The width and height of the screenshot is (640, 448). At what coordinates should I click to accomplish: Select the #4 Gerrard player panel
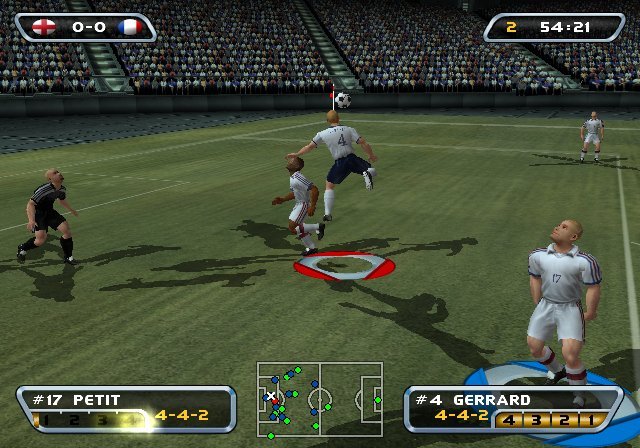[x=509, y=409]
